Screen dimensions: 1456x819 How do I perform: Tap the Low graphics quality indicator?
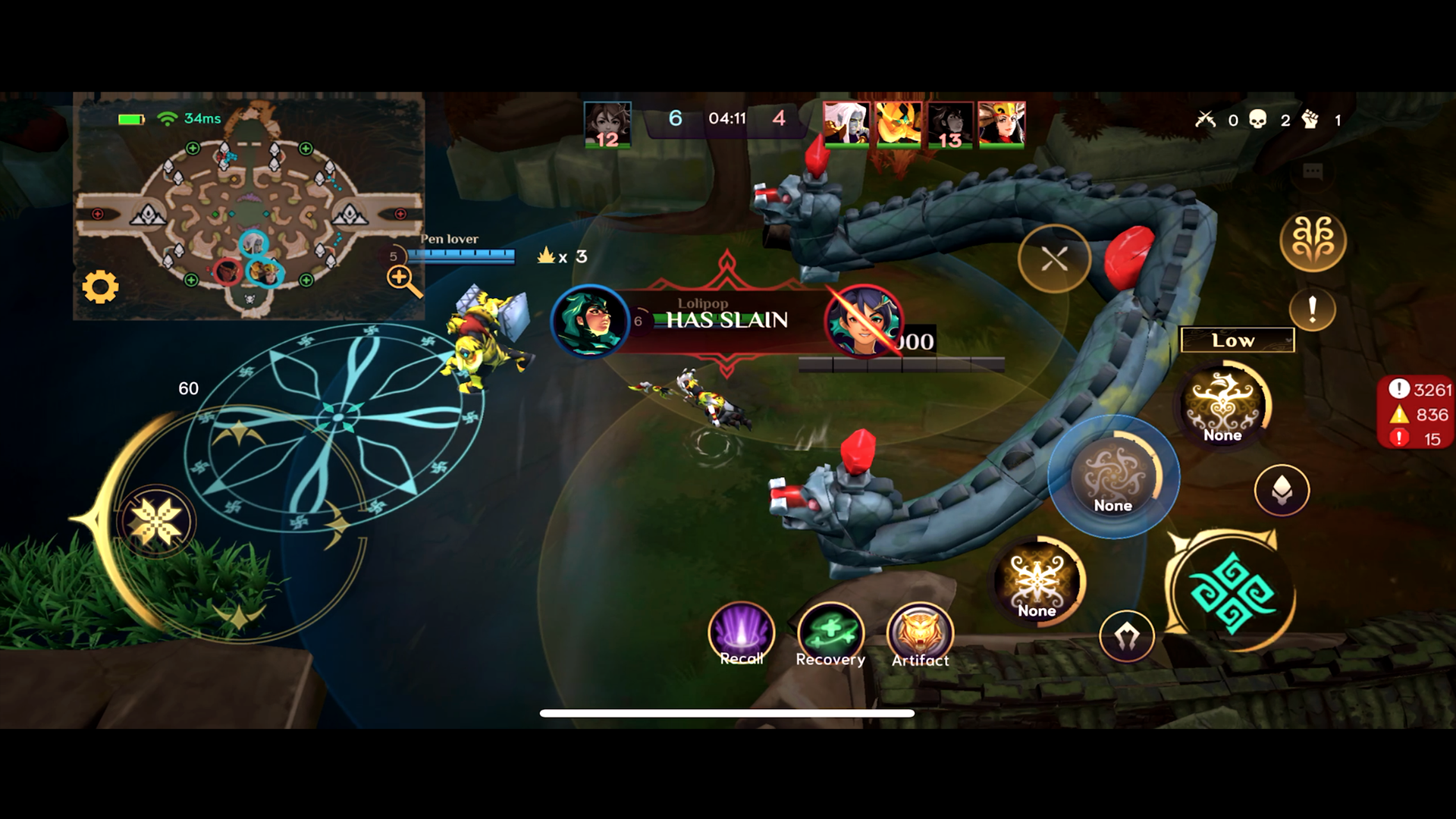1236,340
